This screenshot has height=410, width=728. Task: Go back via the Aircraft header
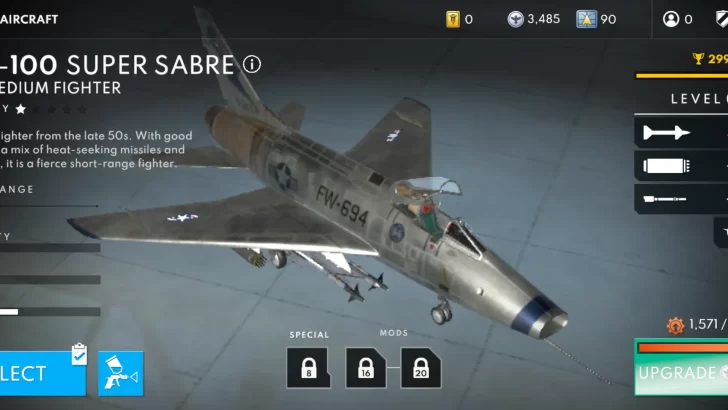[x=30, y=19]
